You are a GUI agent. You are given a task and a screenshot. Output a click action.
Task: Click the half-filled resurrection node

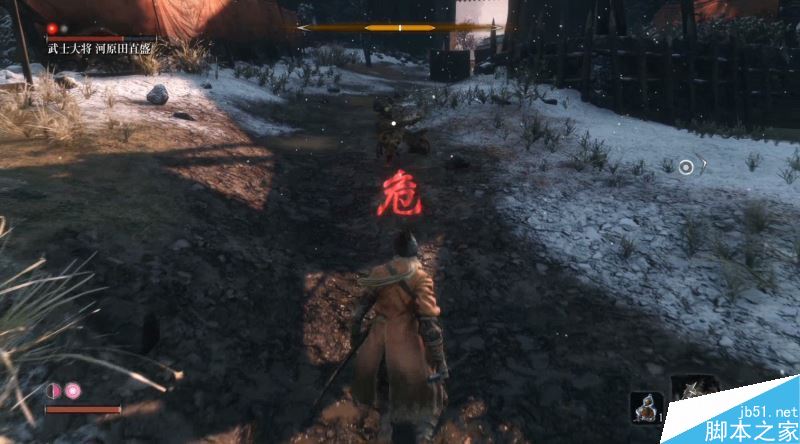(x=54, y=389)
